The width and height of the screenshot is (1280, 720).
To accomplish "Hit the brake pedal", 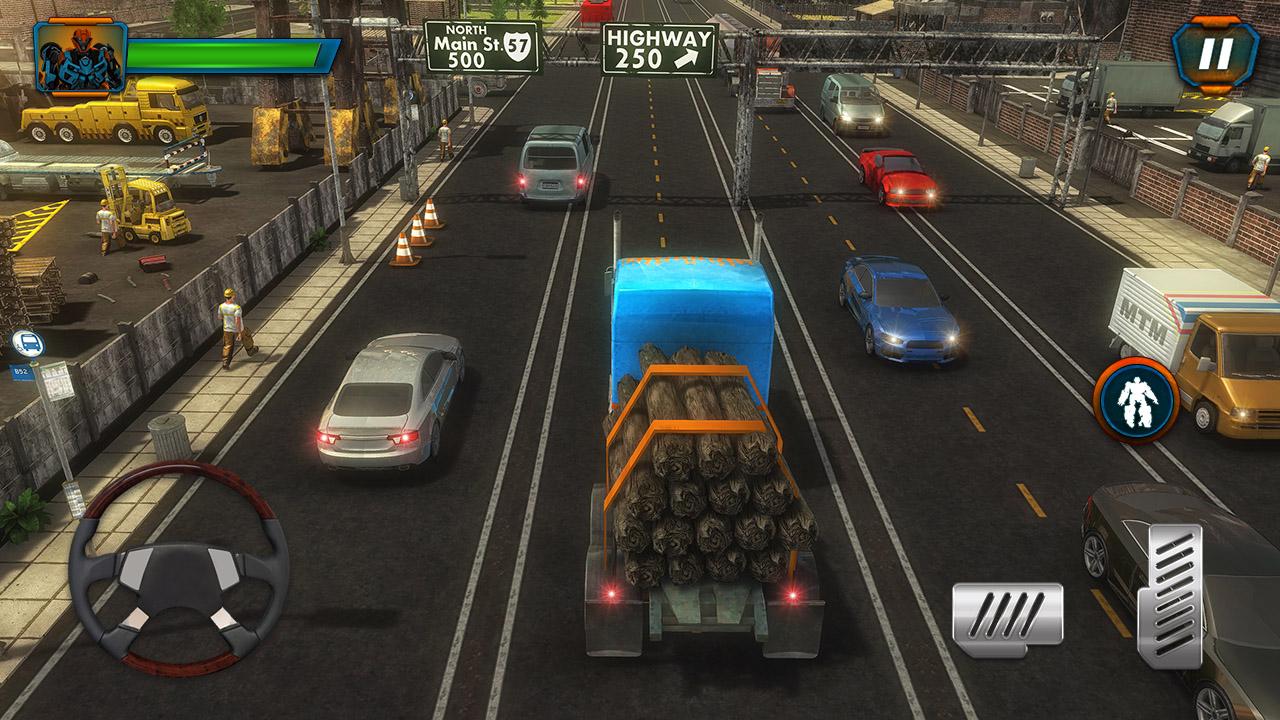I will click(x=1007, y=612).
